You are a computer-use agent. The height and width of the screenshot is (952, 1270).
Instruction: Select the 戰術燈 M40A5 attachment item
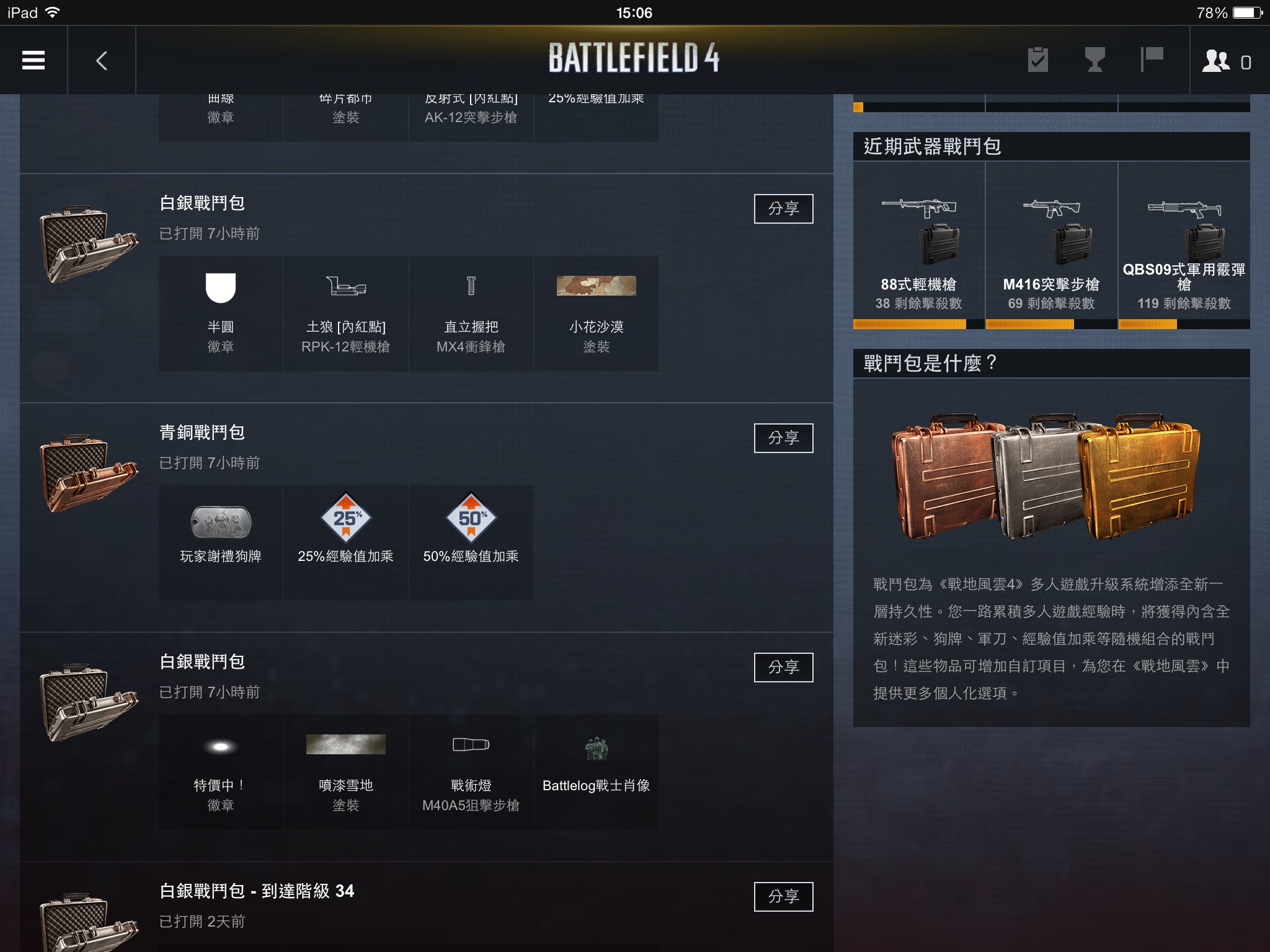pos(471,772)
